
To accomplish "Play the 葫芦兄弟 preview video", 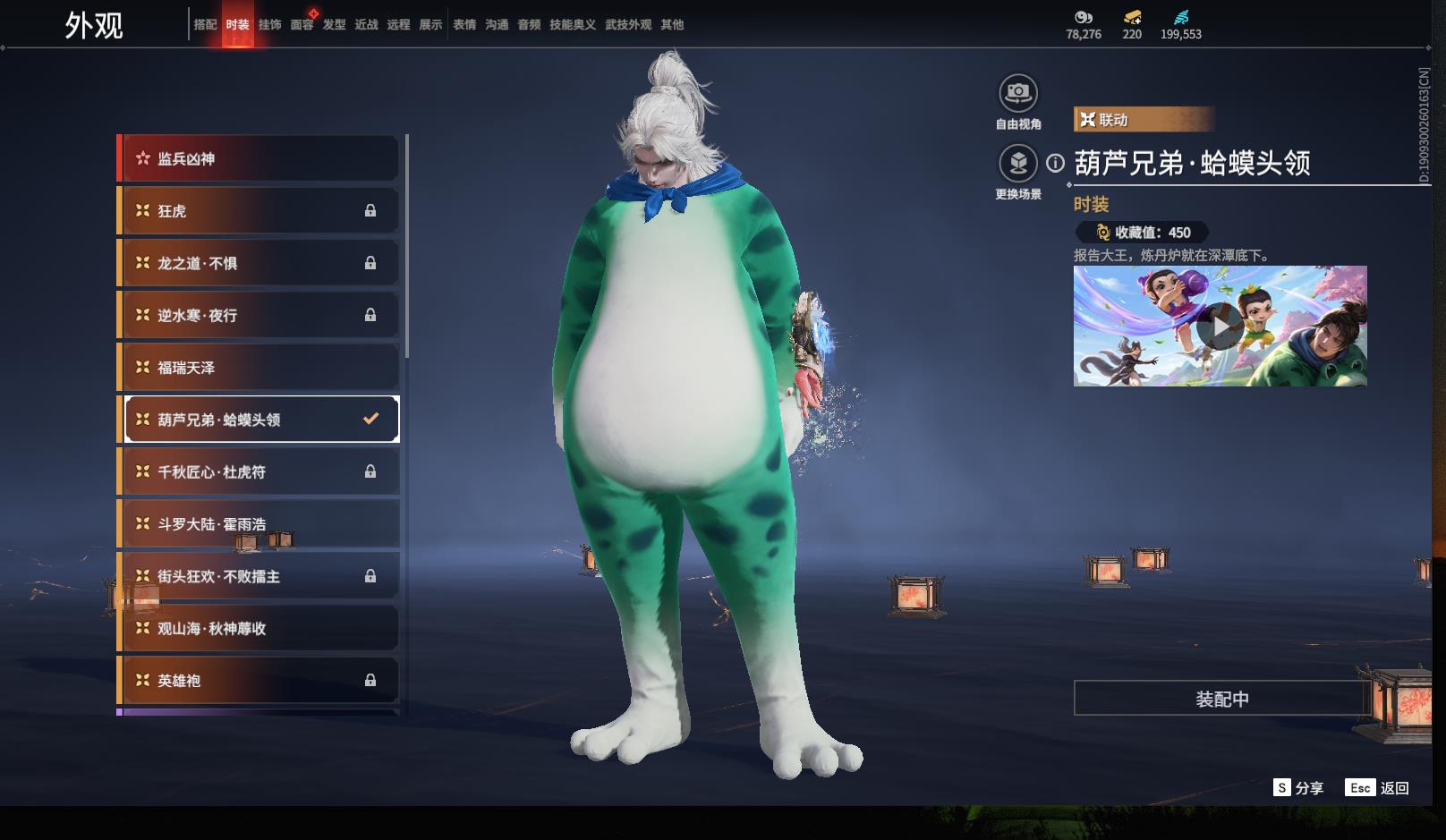I will pyautogui.click(x=1220, y=326).
